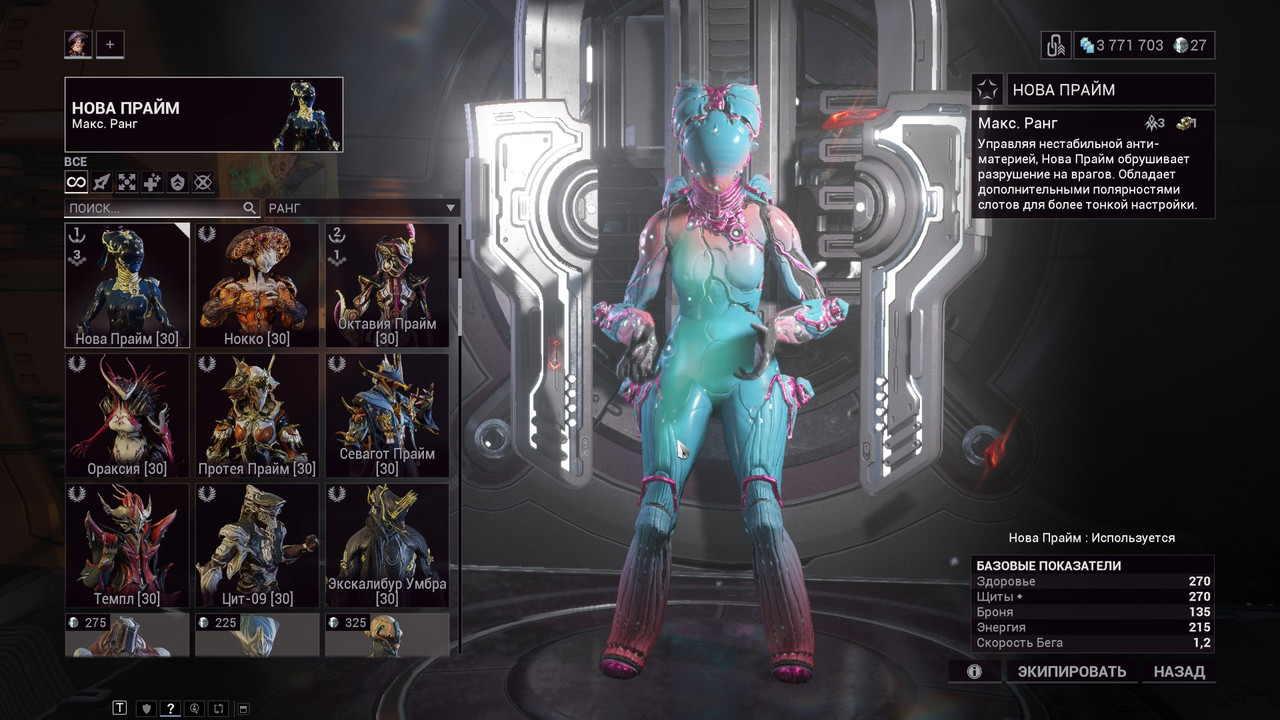
Task: Go back with the НАЗАД button
Action: click(x=1179, y=672)
